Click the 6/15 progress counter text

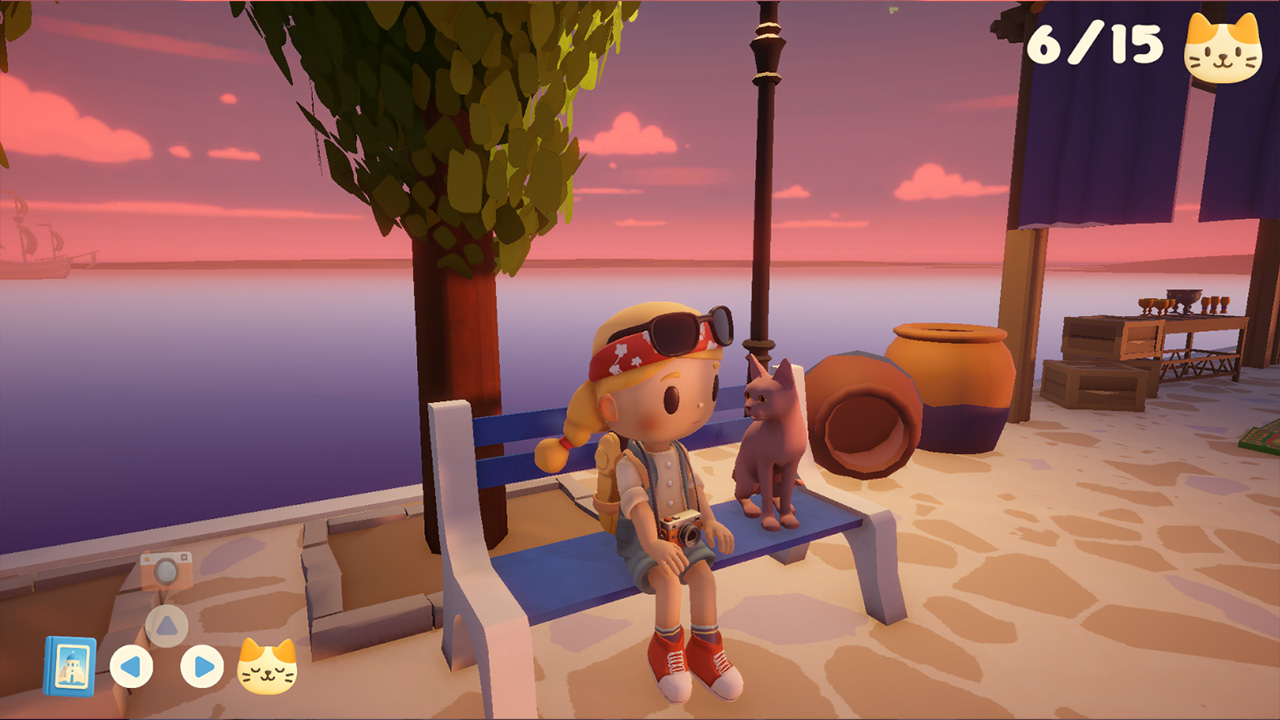point(1093,42)
